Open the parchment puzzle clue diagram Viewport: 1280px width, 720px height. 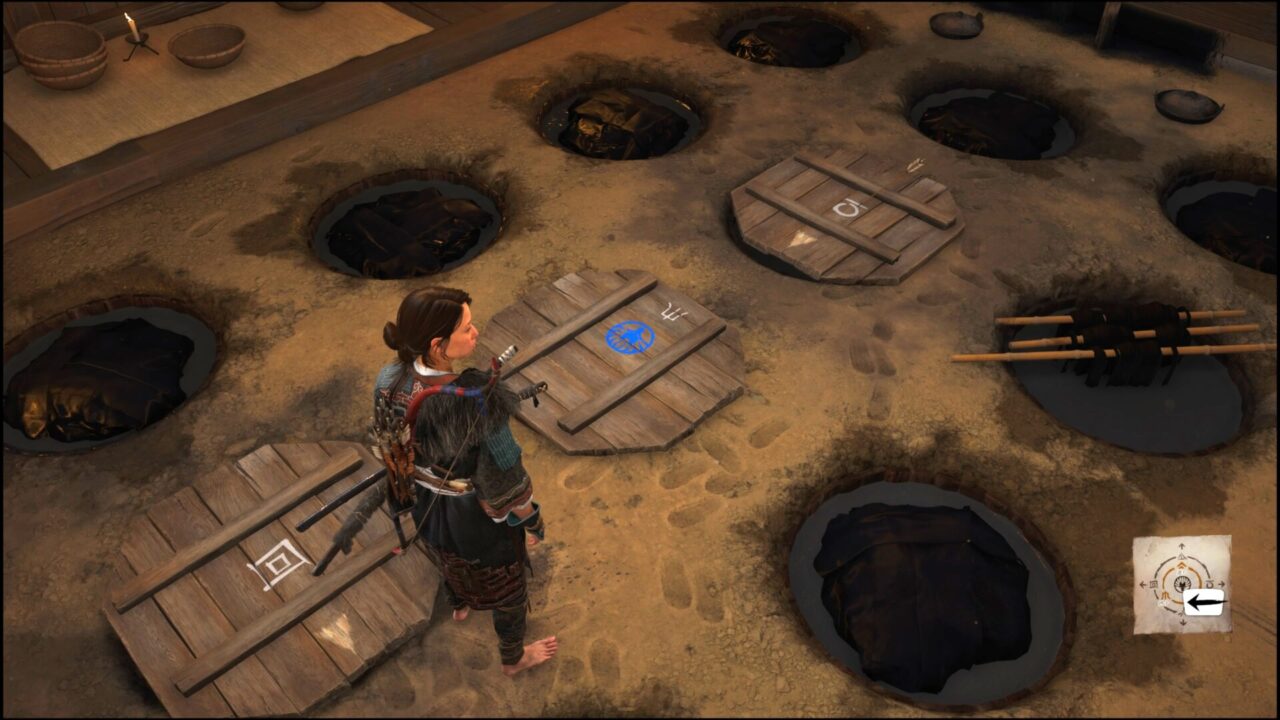1181,584
